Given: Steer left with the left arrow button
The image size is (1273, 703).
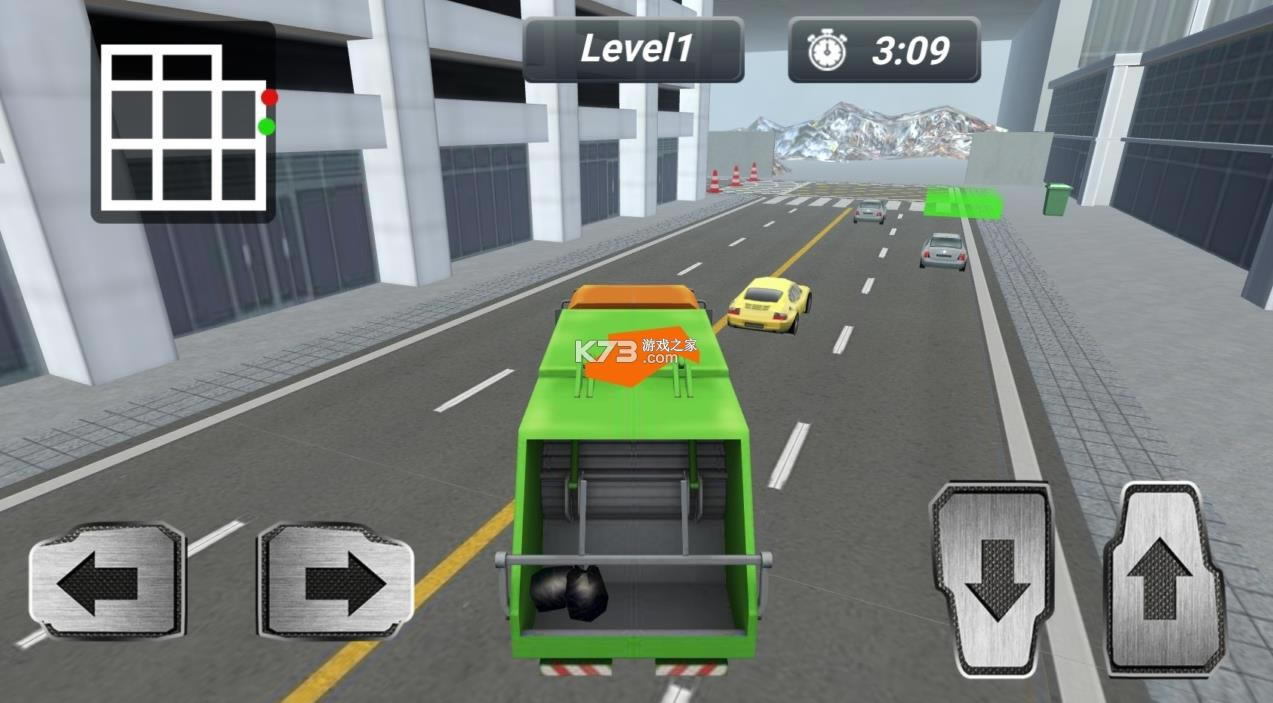Looking at the screenshot, I should [x=106, y=581].
